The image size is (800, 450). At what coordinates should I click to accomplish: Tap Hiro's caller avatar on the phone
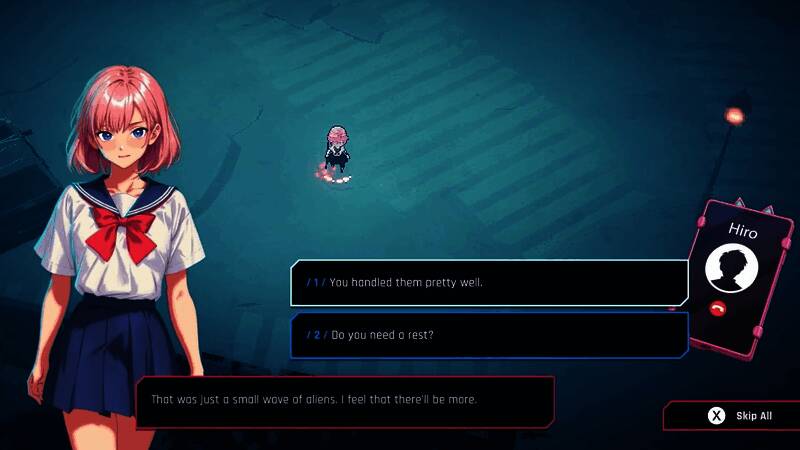click(731, 268)
